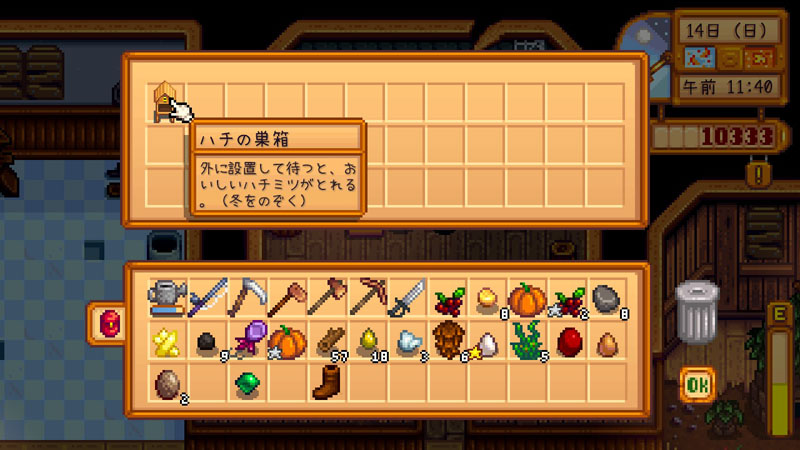Image resolution: width=800 pixels, height=450 pixels.
Task: Confirm with the OK button
Action: pos(695,383)
